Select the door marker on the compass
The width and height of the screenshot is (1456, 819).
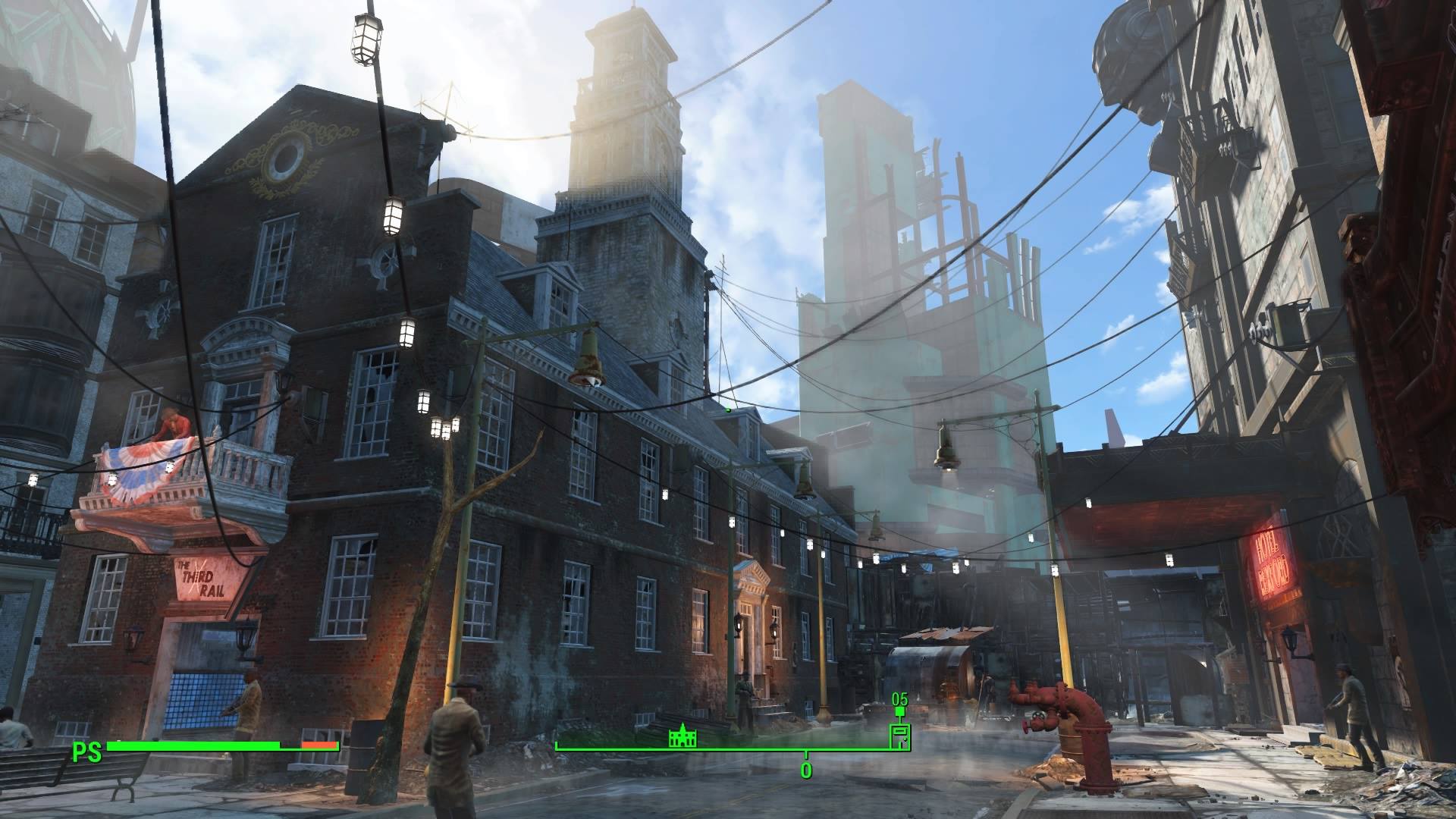click(899, 736)
